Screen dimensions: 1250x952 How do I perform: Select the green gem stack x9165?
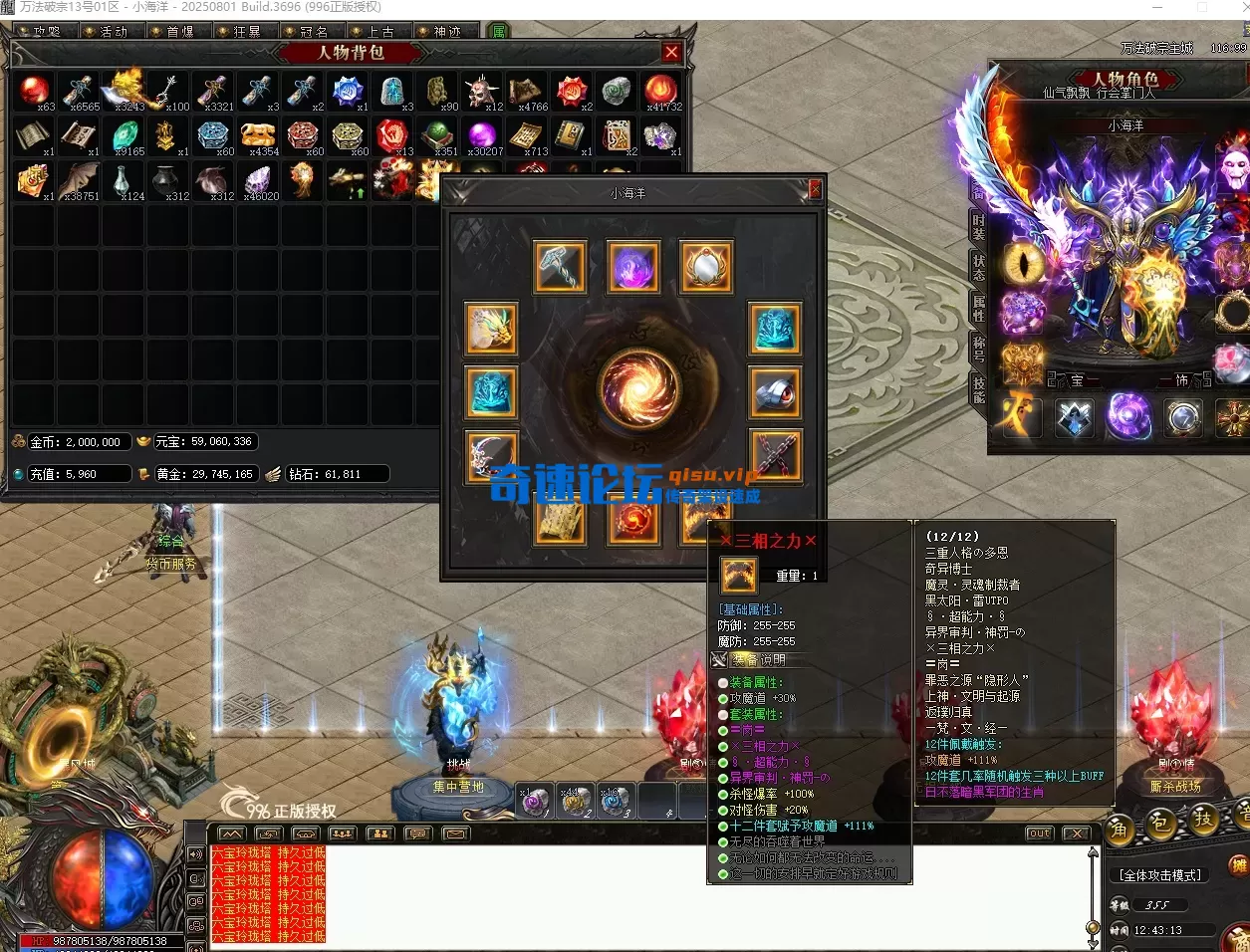coord(125,135)
